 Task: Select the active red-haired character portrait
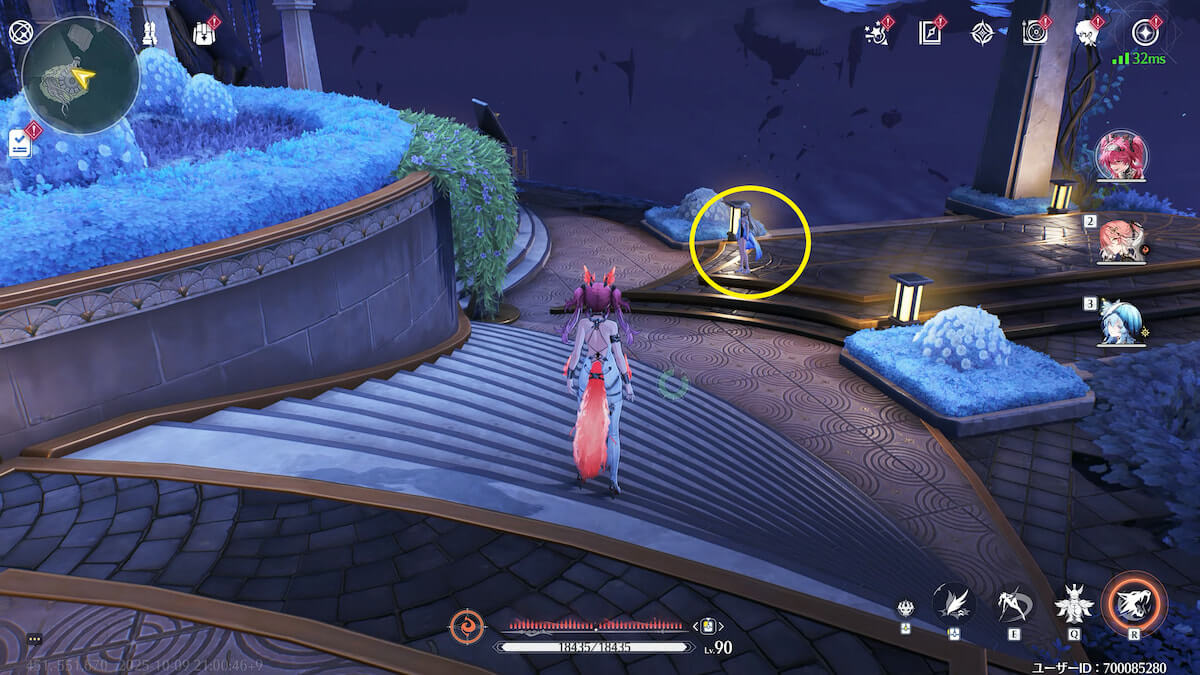(x=1121, y=157)
